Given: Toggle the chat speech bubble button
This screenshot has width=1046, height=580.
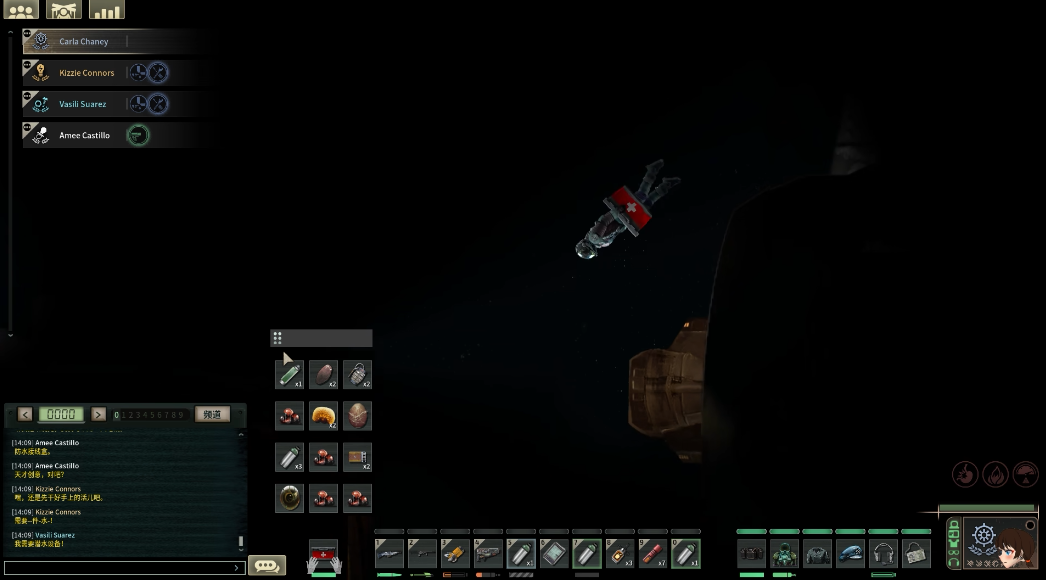Looking at the screenshot, I should point(266,566).
